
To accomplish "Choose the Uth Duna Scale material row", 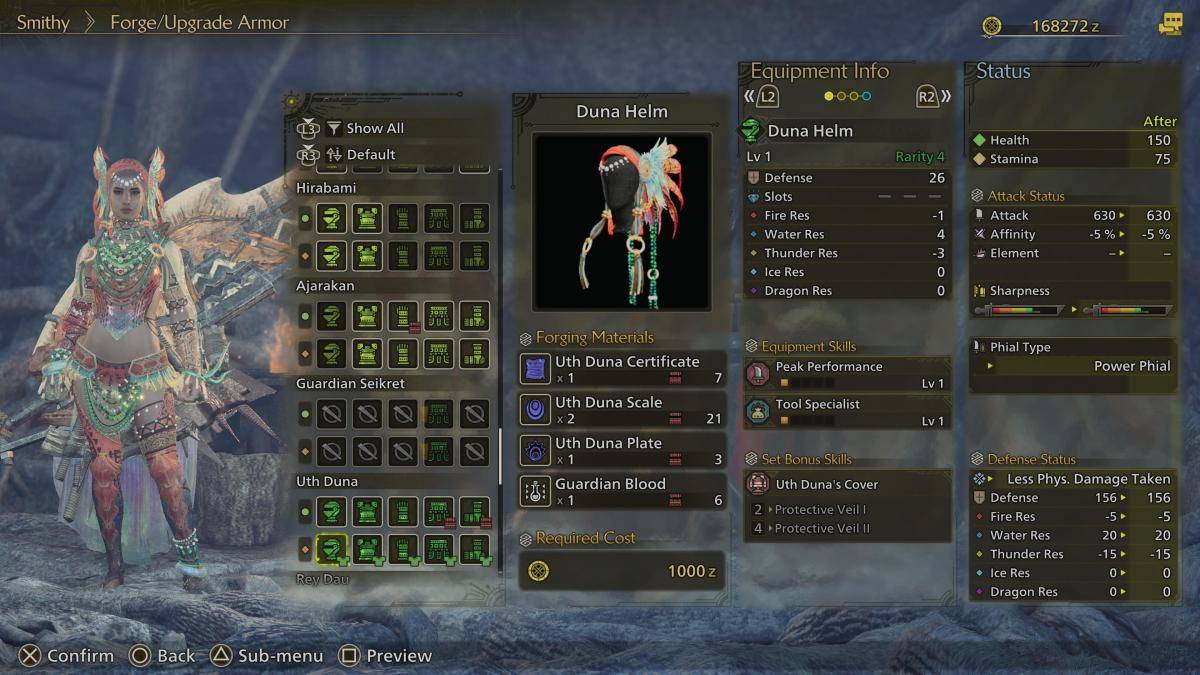I will pyautogui.click(x=622, y=410).
